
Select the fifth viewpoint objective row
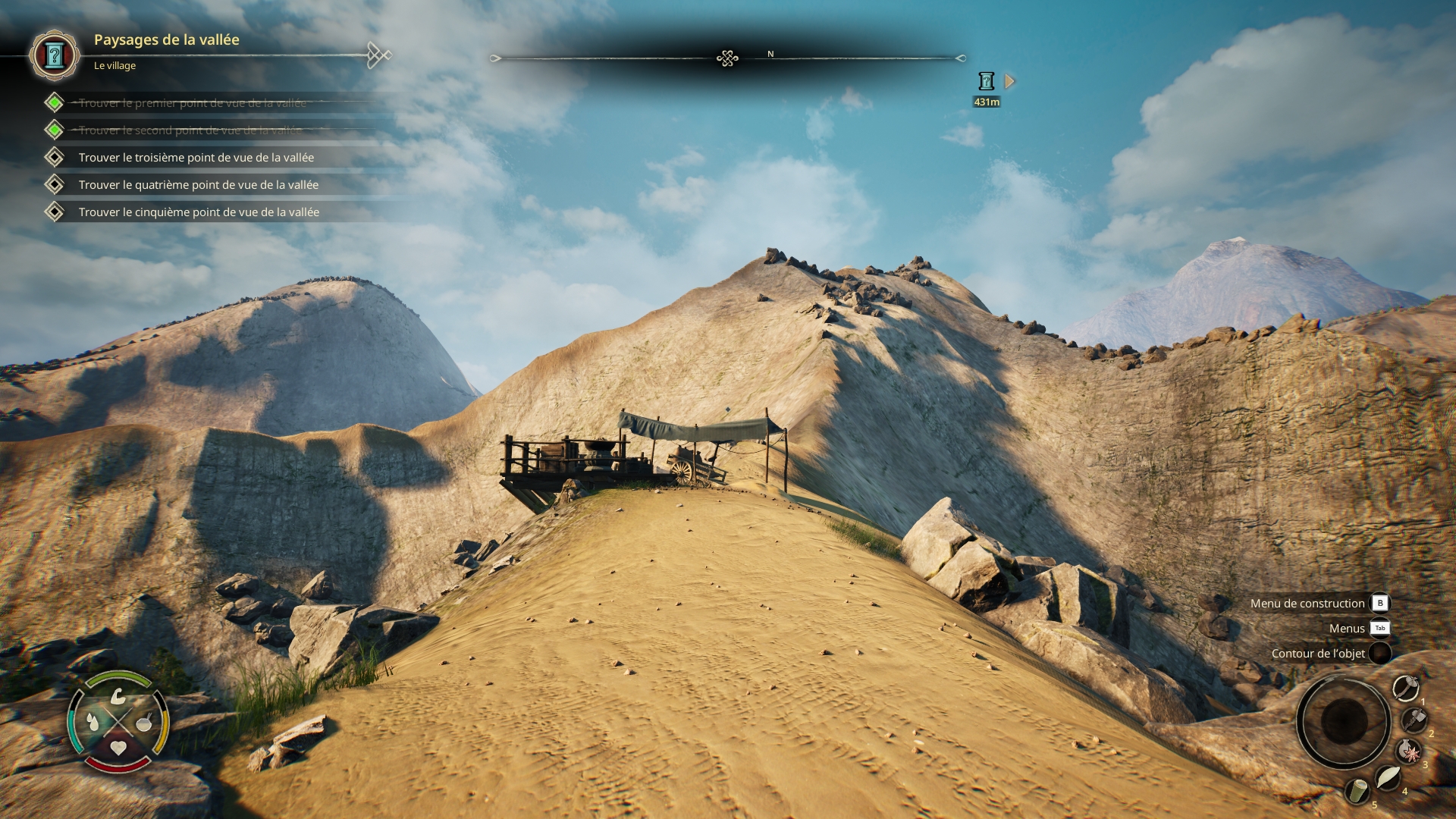tap(199, 212)
